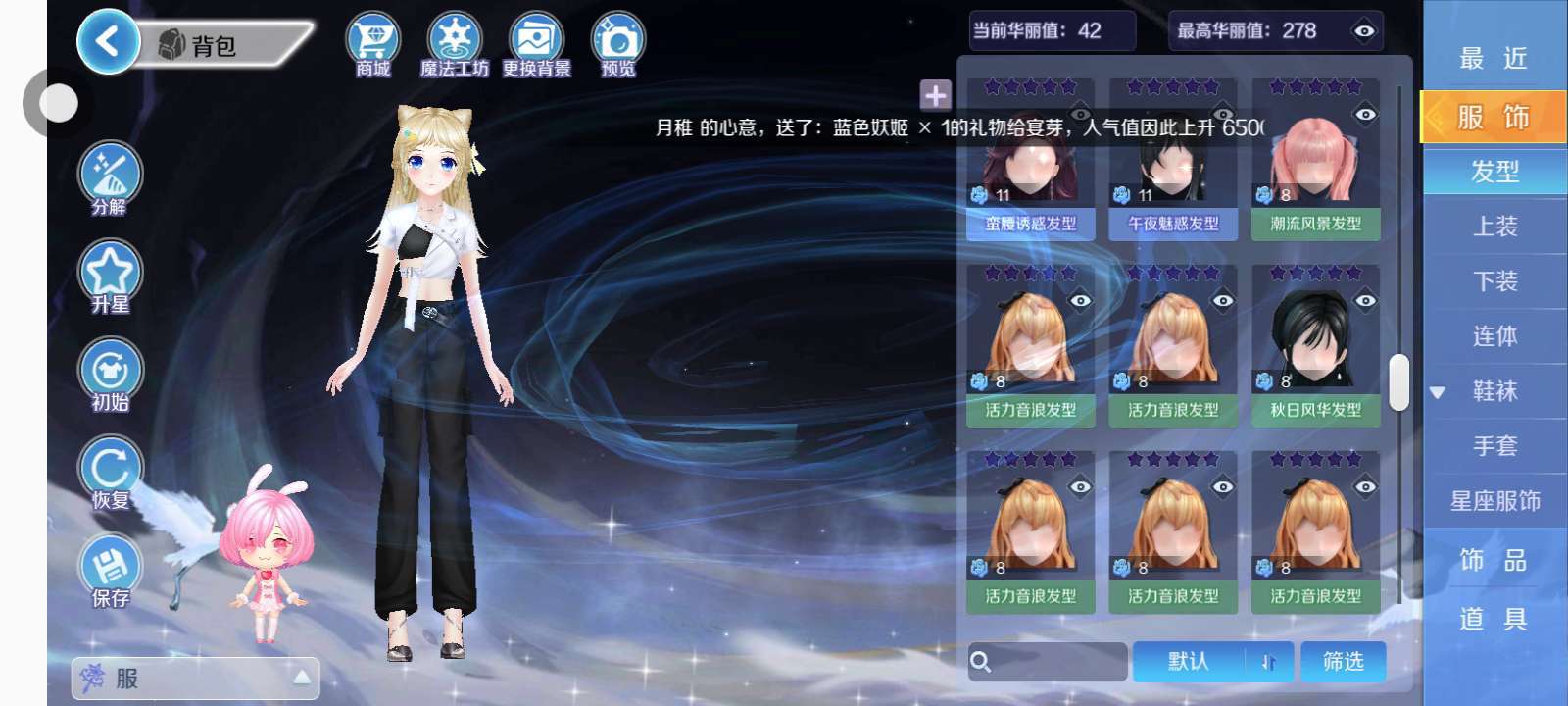The height and width of the screenshot is (706, 1568).
Task: Change the background via 更换背景
Action: 536,44
